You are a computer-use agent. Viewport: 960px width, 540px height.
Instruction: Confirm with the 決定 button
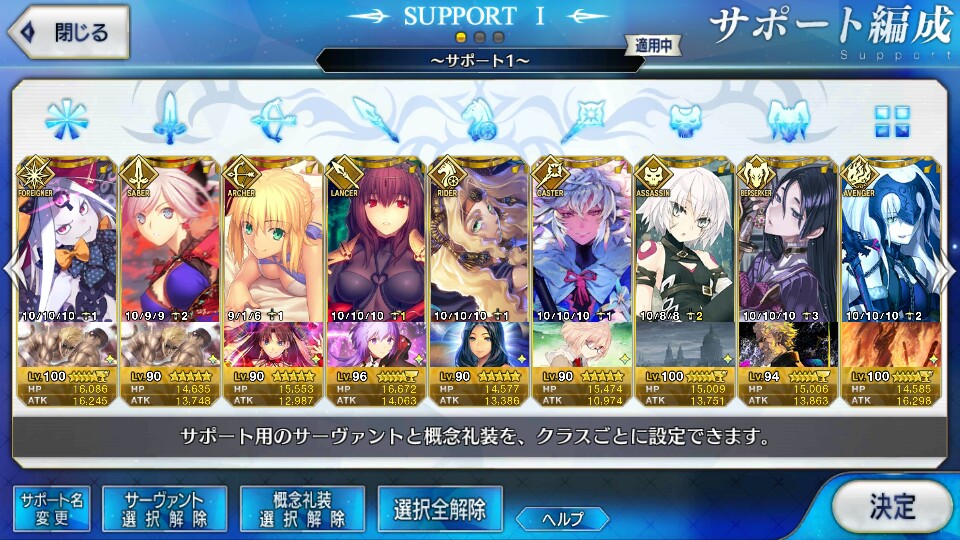[x=890, y=506]
